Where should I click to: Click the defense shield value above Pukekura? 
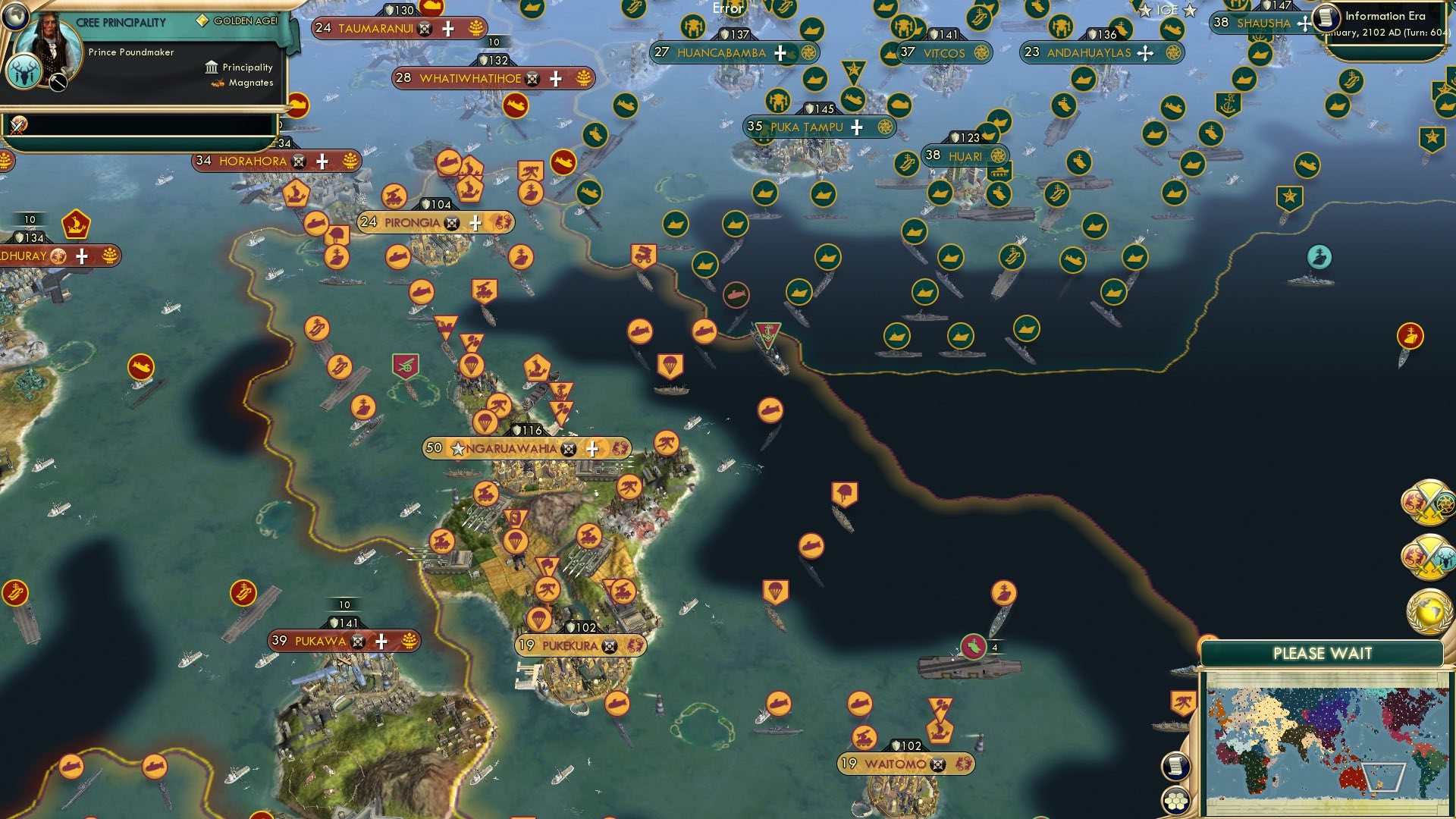(579, 627)
